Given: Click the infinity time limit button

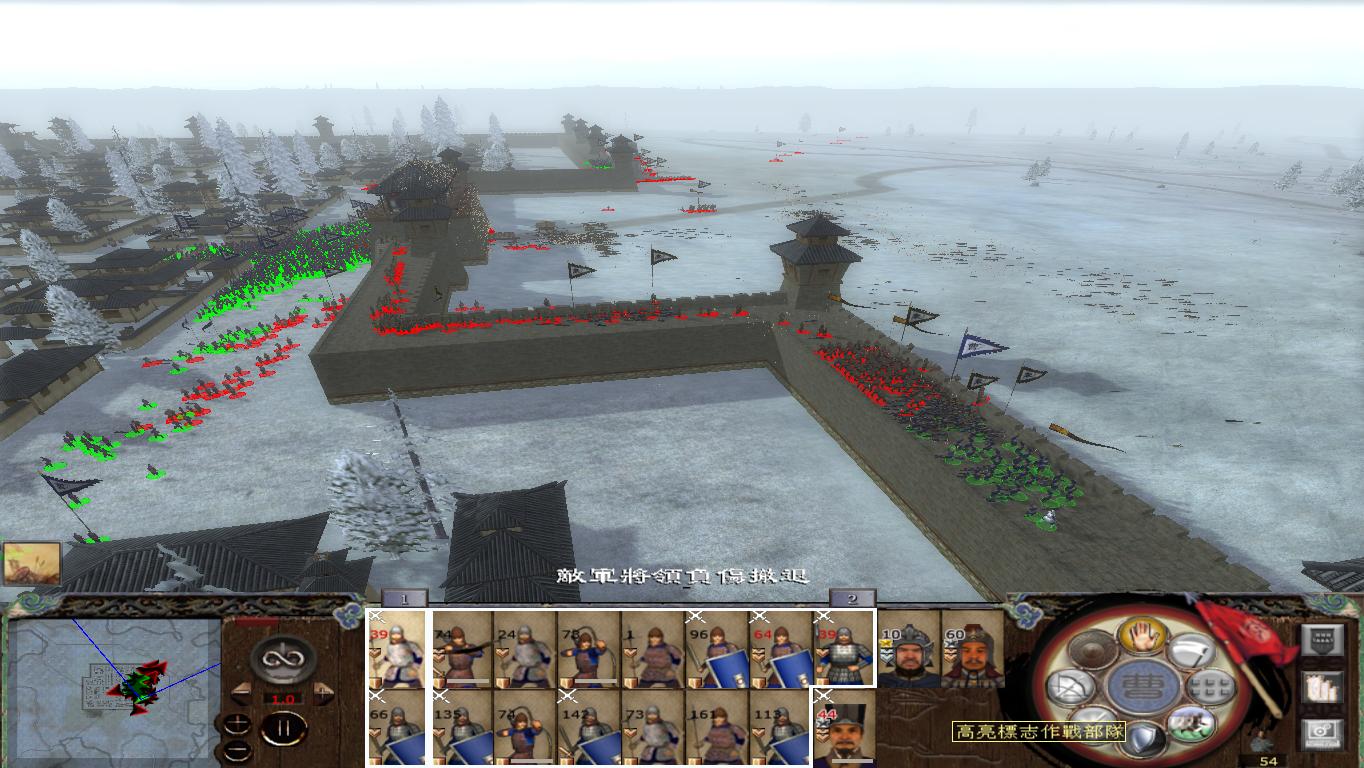Looking at the screenshot, I should 283,659.
